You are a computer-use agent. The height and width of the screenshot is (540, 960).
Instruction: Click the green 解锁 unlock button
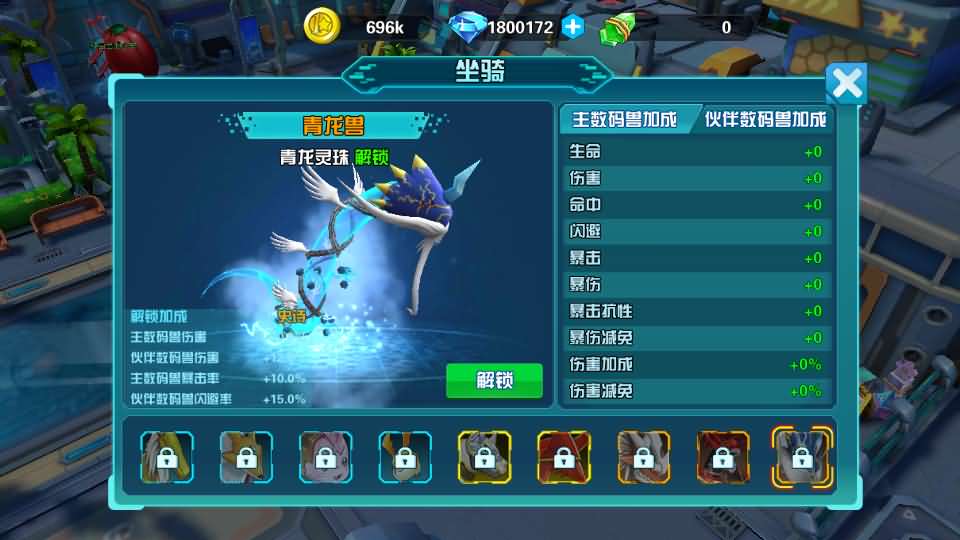494,381
